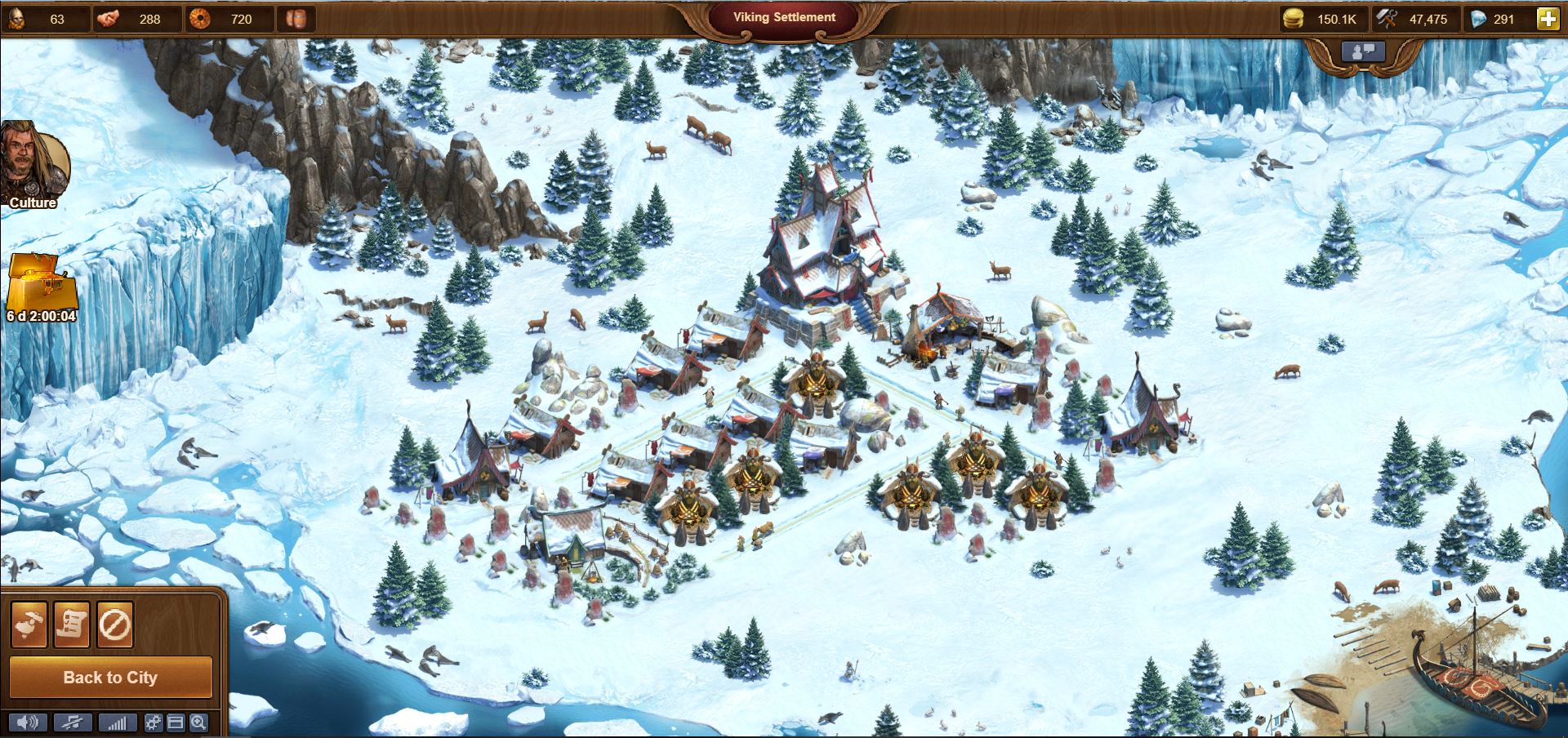Open the goods barrels inventory
This screenshot has width=1568, height=738.
296,19
